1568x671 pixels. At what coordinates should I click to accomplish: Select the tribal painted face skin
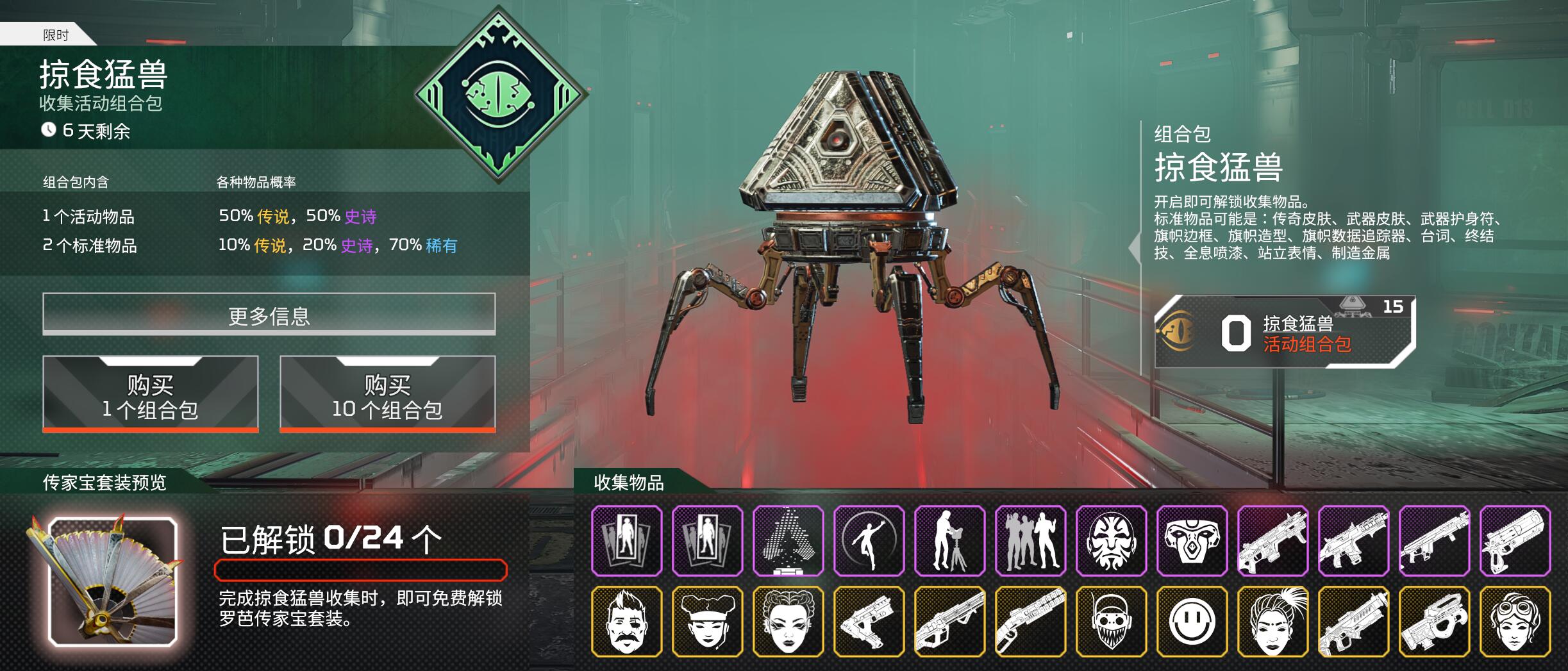click(x=1111, y=540)
